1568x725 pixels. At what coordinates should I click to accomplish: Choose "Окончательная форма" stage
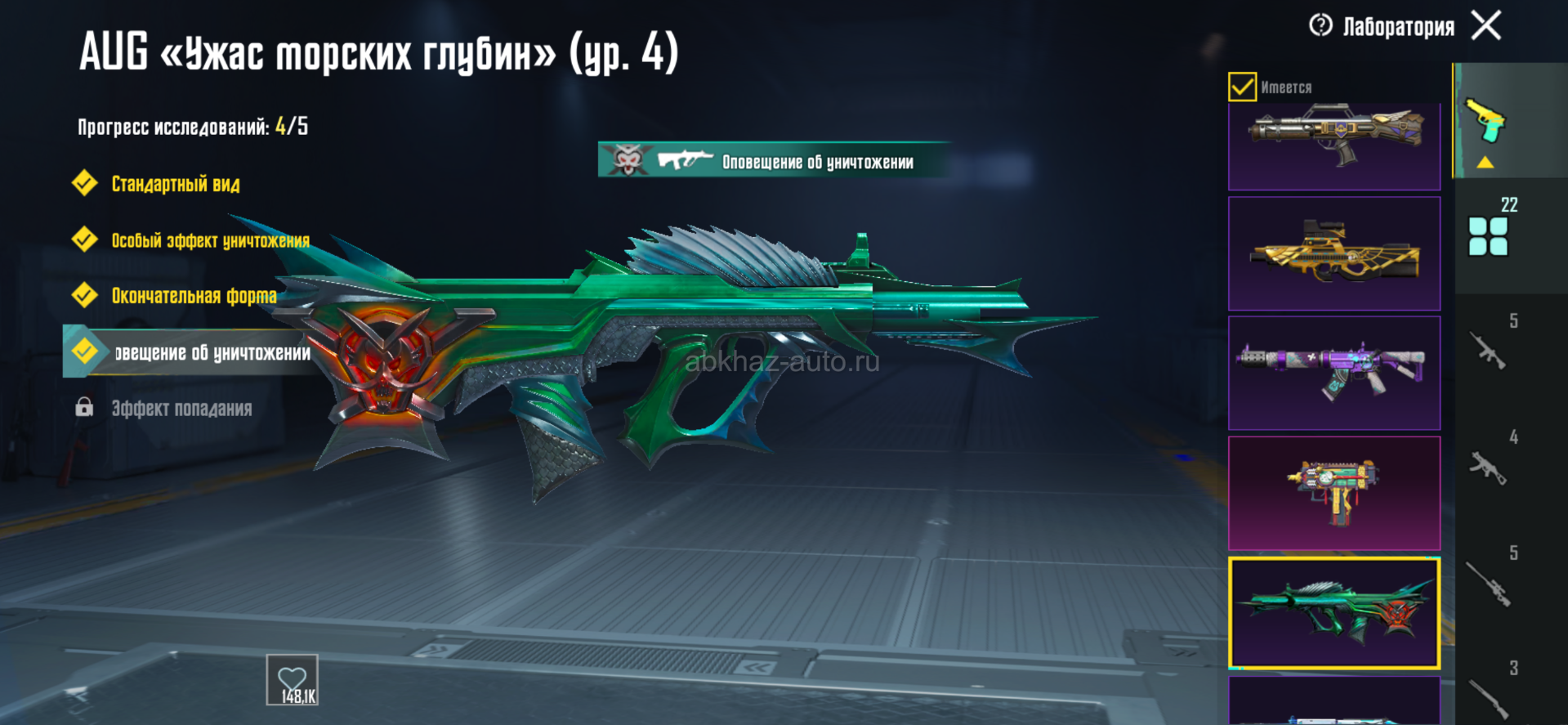coord(193,296)
